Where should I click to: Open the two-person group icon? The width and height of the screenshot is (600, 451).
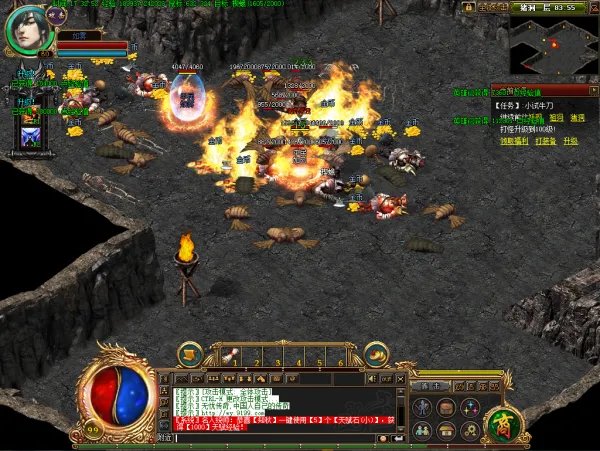422,430
